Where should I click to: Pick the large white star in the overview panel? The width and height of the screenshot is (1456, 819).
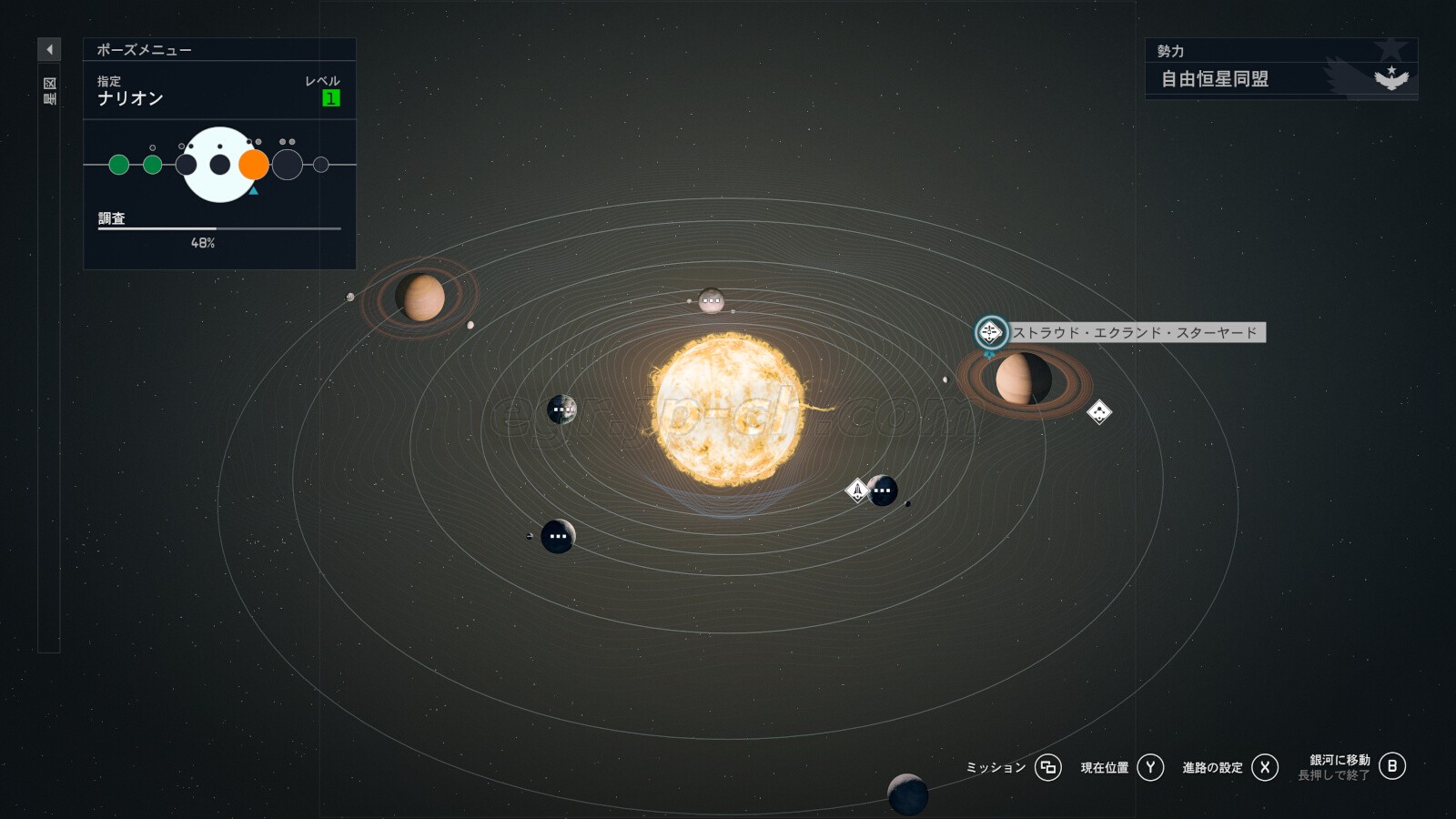pos(219,165)
